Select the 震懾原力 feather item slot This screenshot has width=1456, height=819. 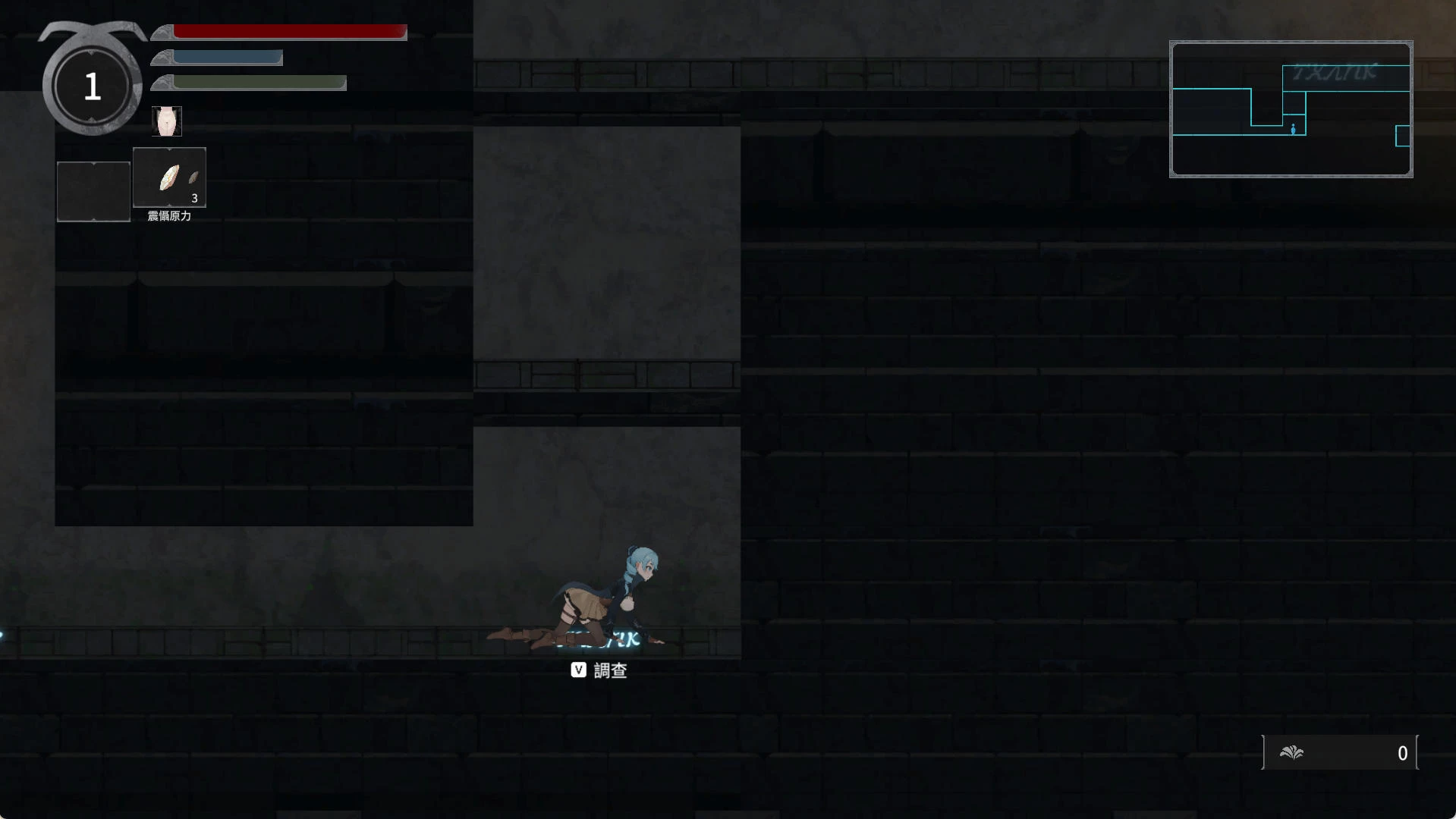tap(169, 177)
